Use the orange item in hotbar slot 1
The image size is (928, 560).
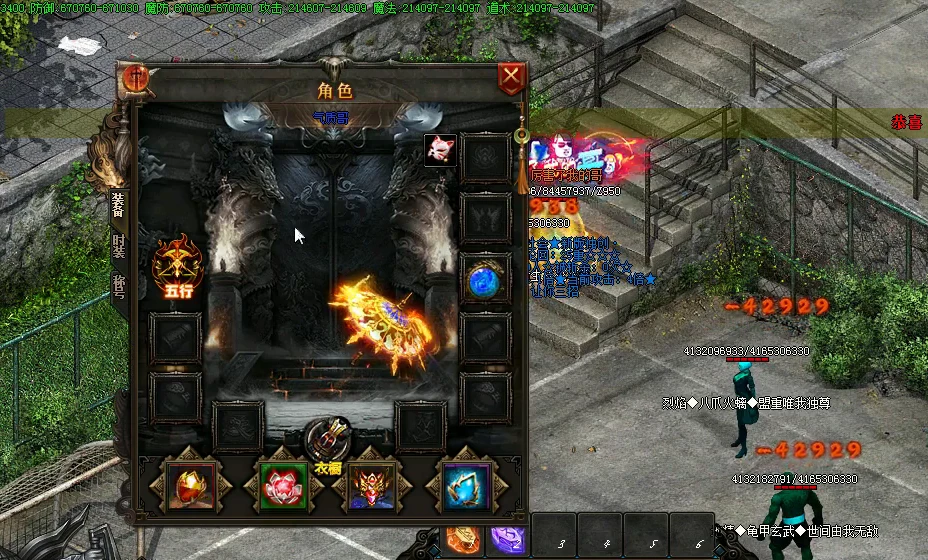click(463, 539)
